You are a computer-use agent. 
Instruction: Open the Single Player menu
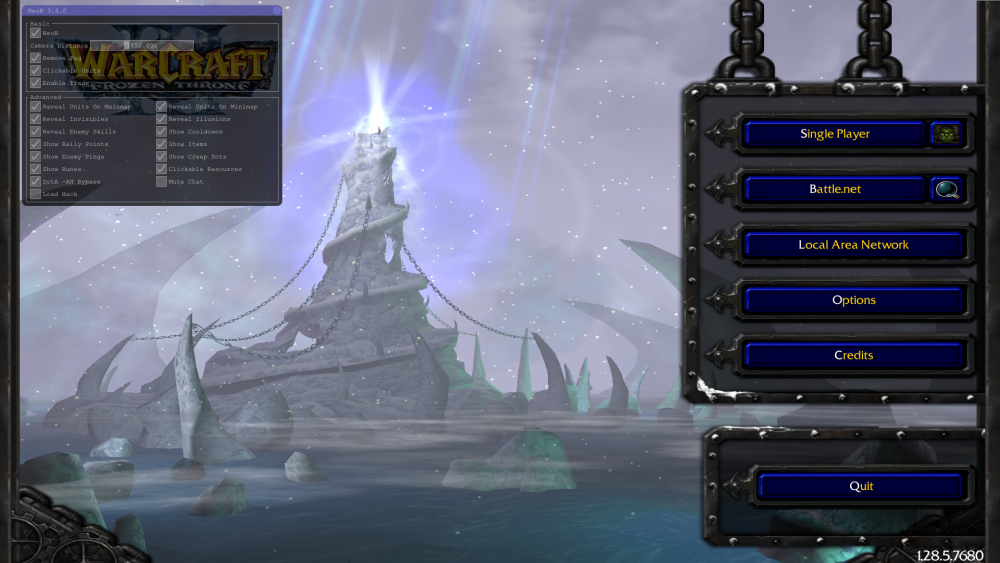pos(834,134)
